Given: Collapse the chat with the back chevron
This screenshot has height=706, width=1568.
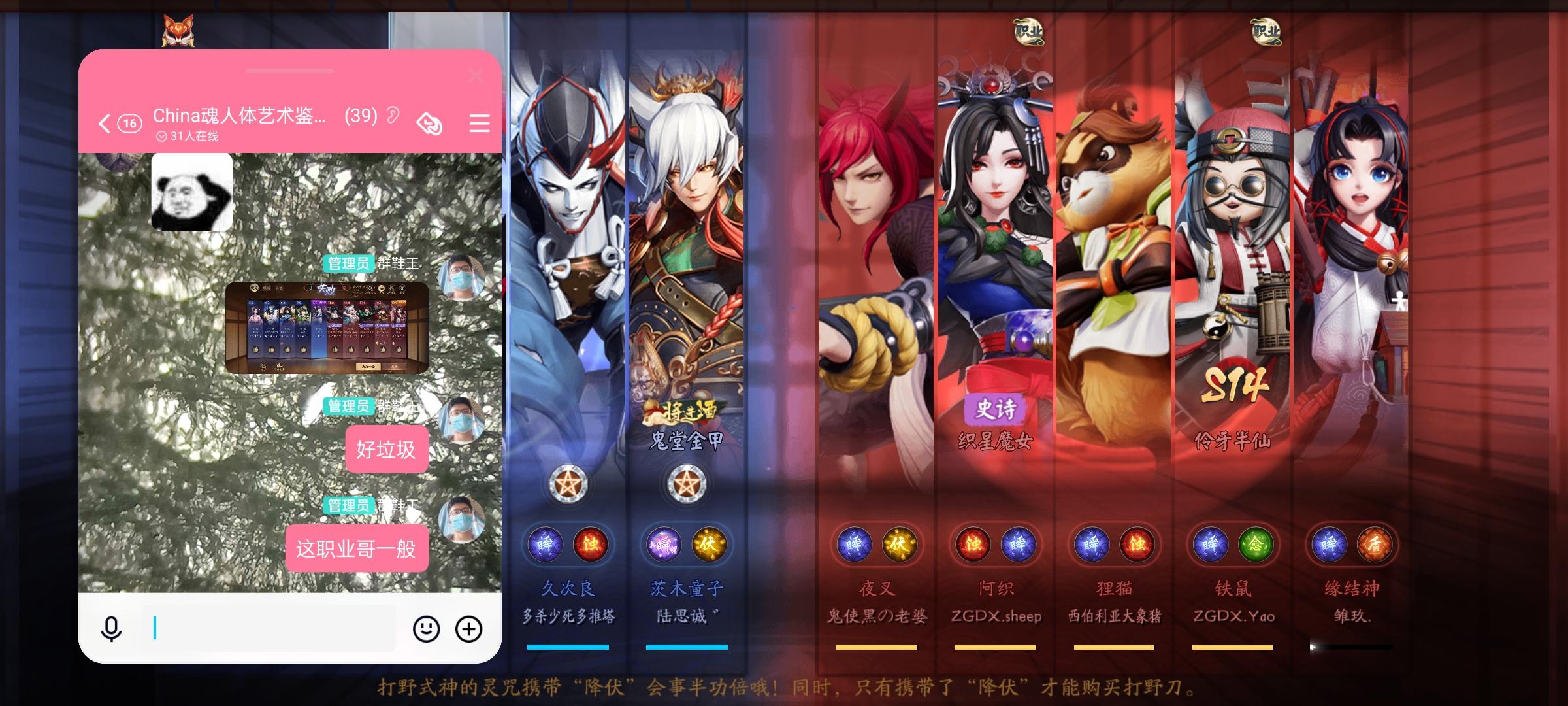Looking at the screenshot, I should point(103,123).
